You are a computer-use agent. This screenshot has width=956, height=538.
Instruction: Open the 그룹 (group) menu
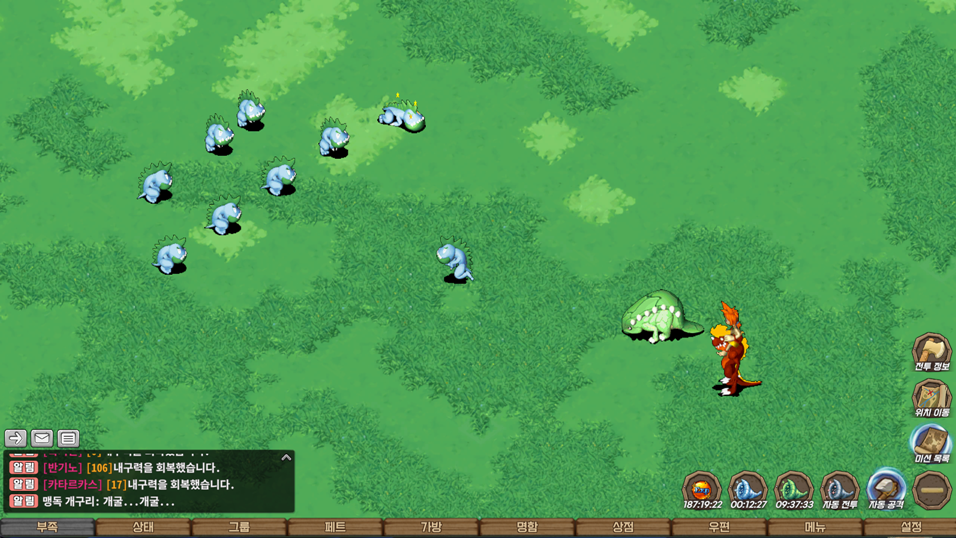click(239, 527)
